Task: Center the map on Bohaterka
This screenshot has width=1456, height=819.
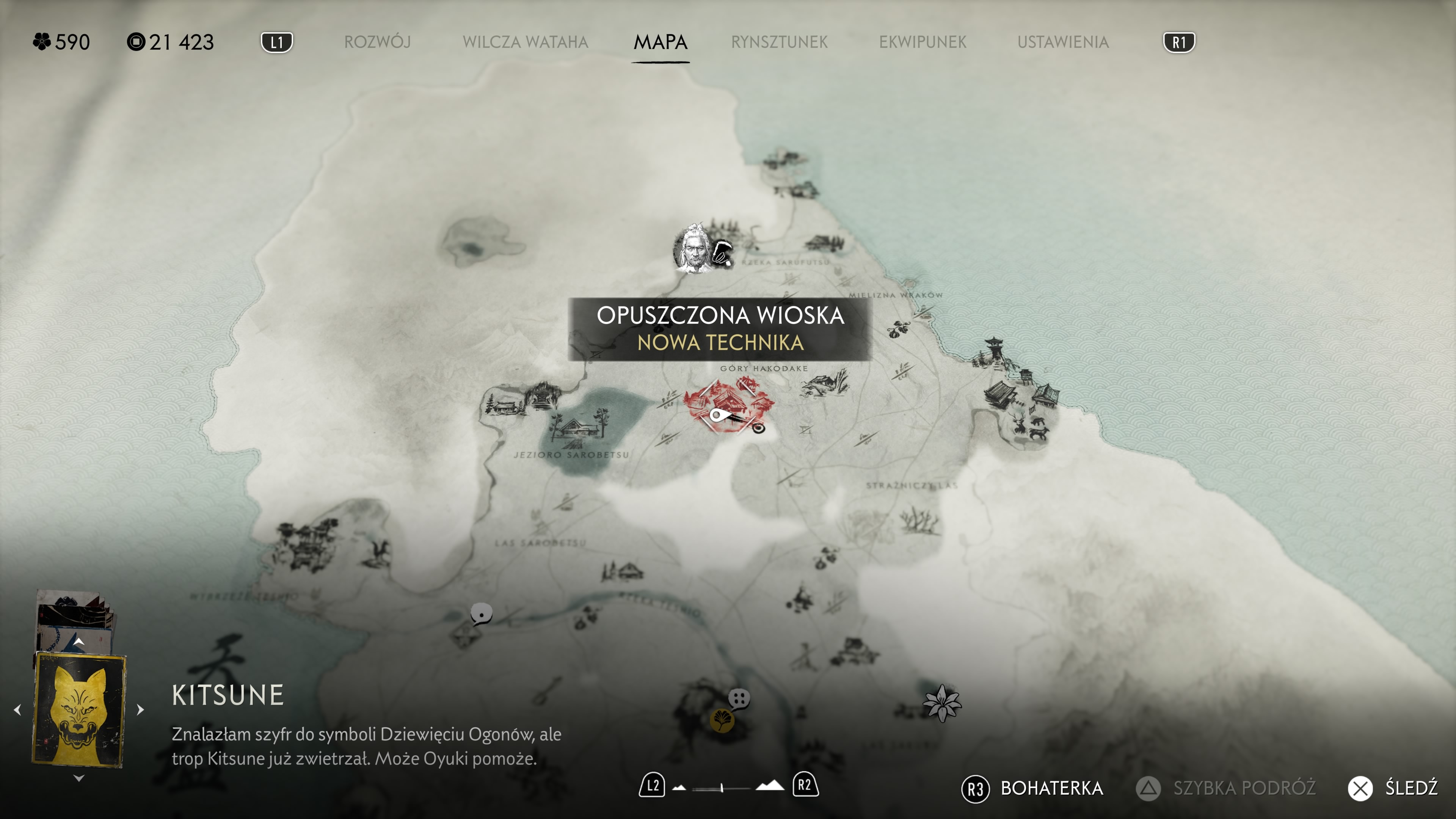Action: pyautogui.click(x=1032, y=788)
